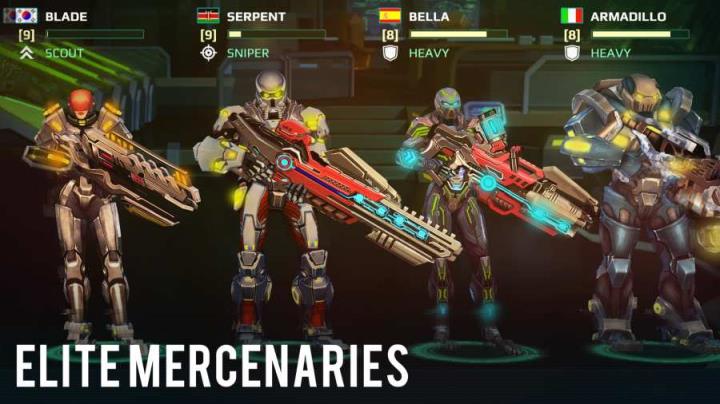
Task: Click Armadillo's Heavy shield icon
Action: click(572, 52)
